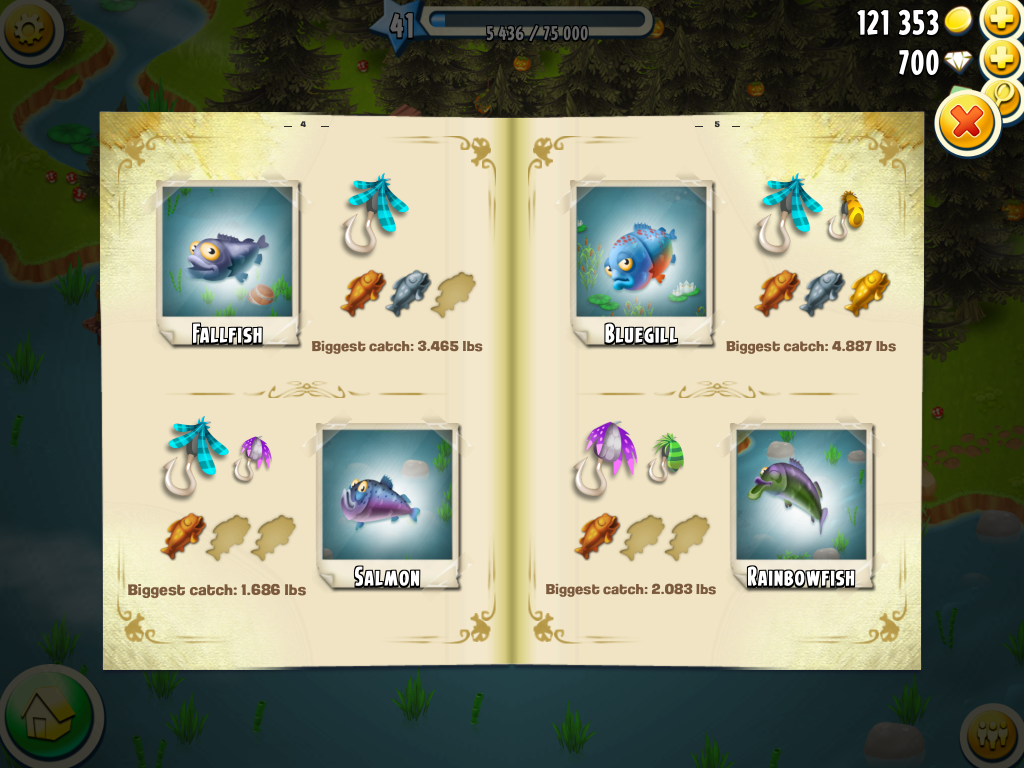Close the fishing book
This screenshot has height=768, width=1024.
pyautogui.click(x=967, y=123)
